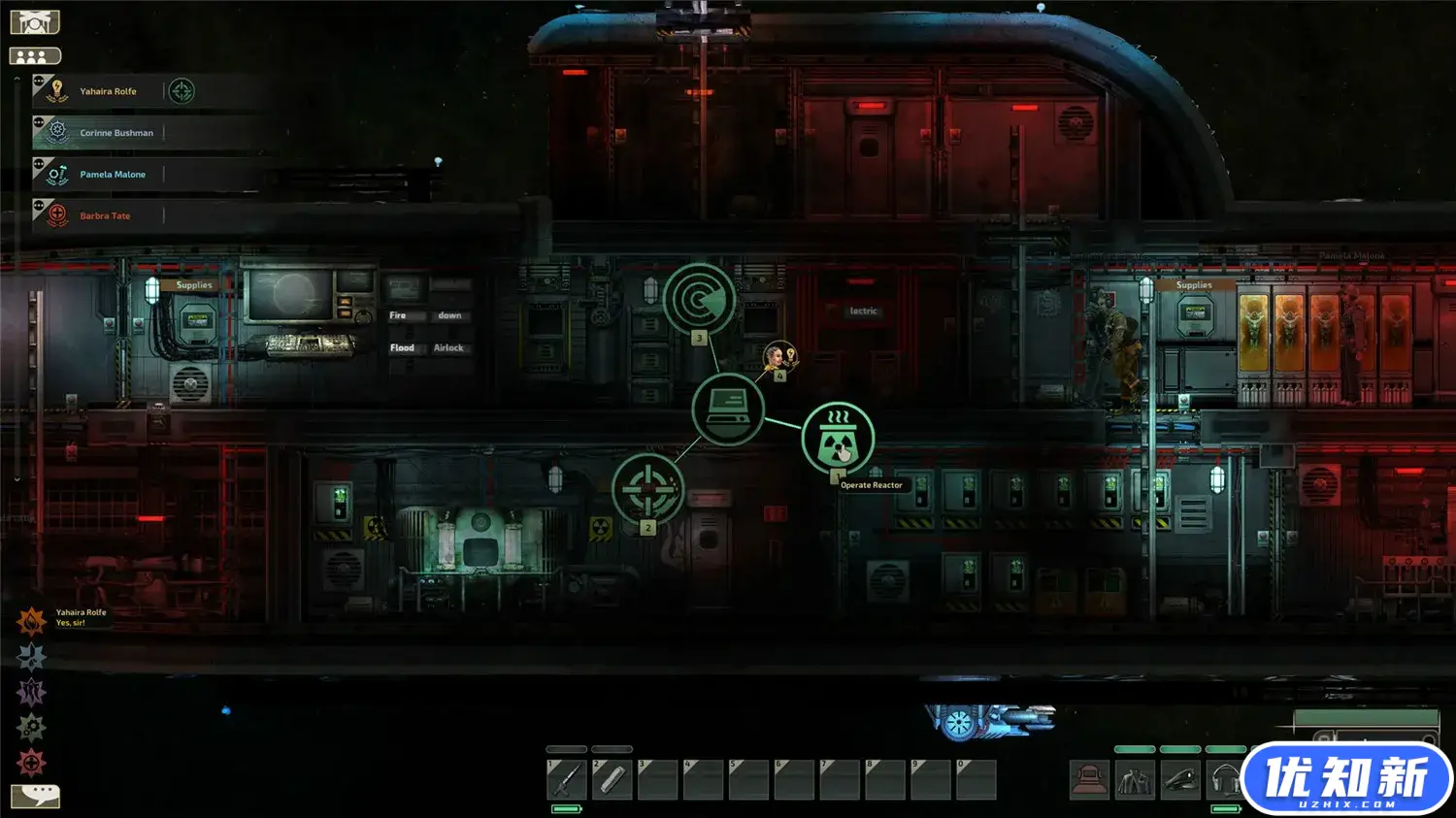Viewport: 1456px width, 818px height.
Task: Report a hull breach with the blue icon
Action: coord(31,657)
